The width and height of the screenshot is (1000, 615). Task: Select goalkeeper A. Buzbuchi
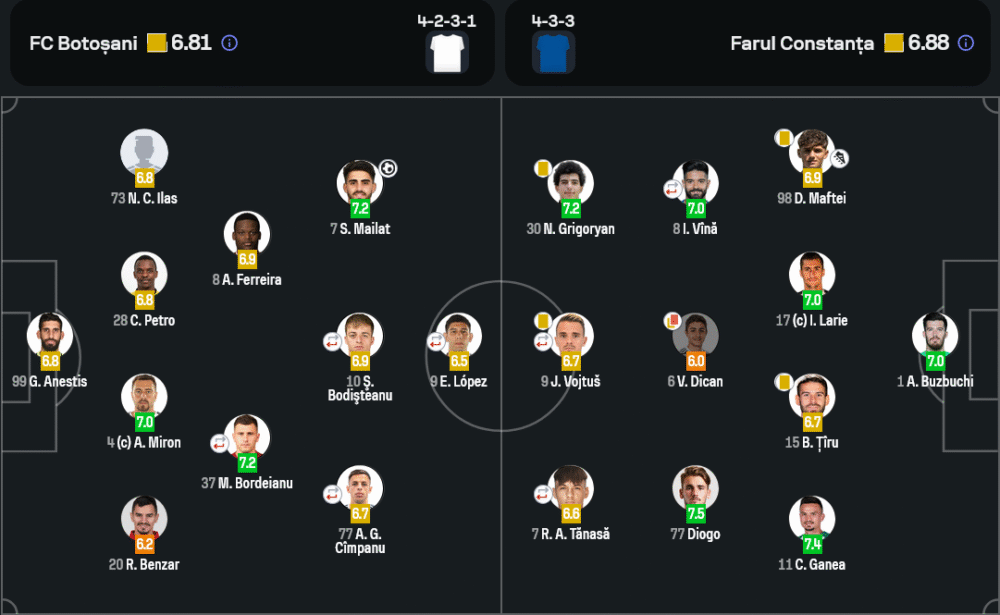coord(935,337)
